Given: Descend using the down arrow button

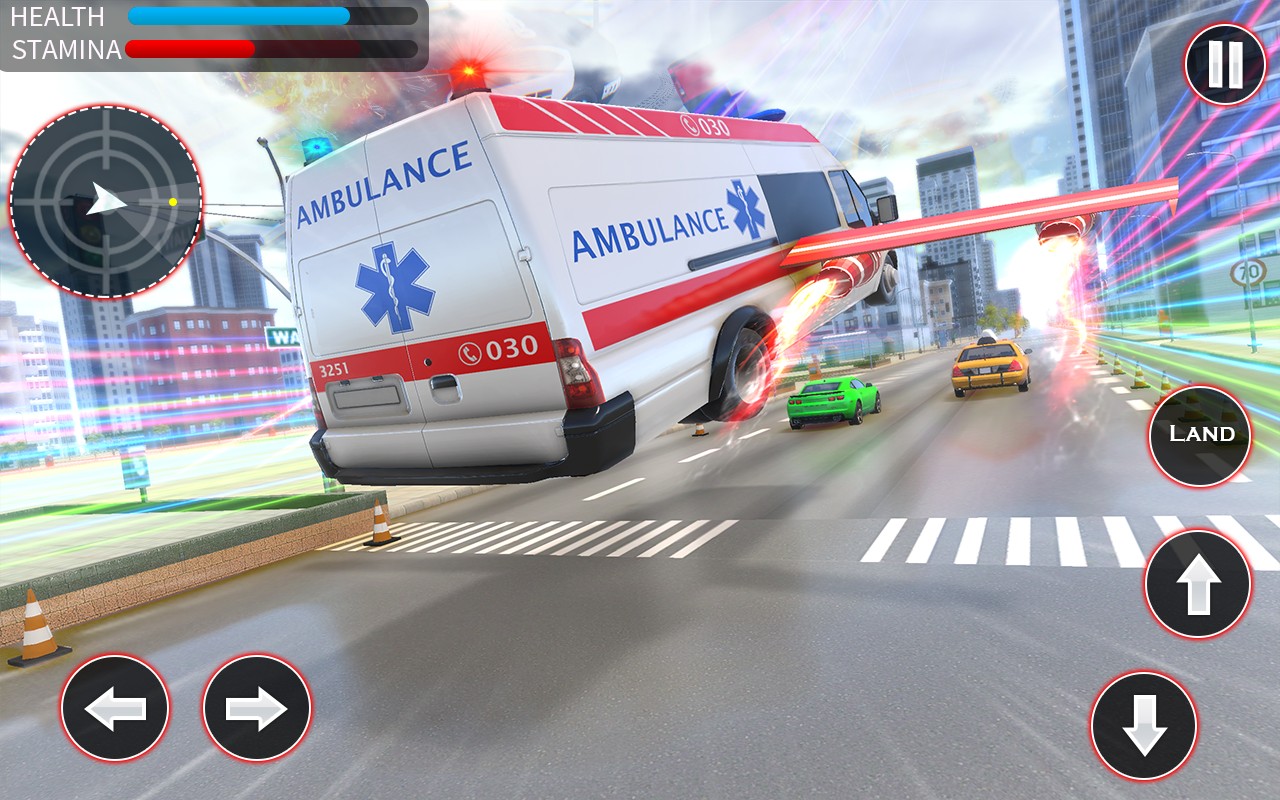Looking at the screenshot, I should pyautogui.click(x=1144, y=725).
